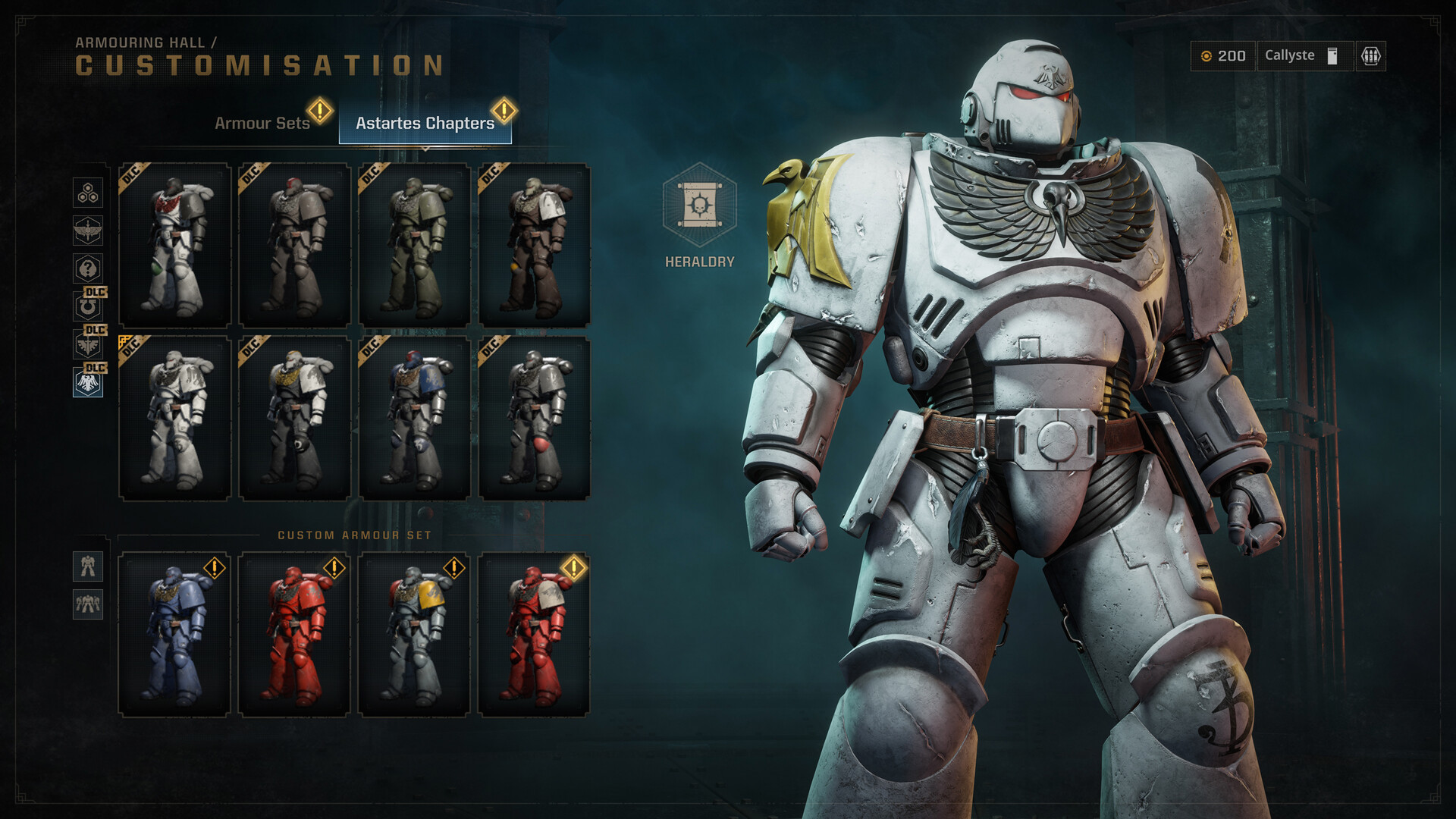The image size is (1456, 819).
Task: Select the winged sword chapter category icon
Action: (88, 231)
